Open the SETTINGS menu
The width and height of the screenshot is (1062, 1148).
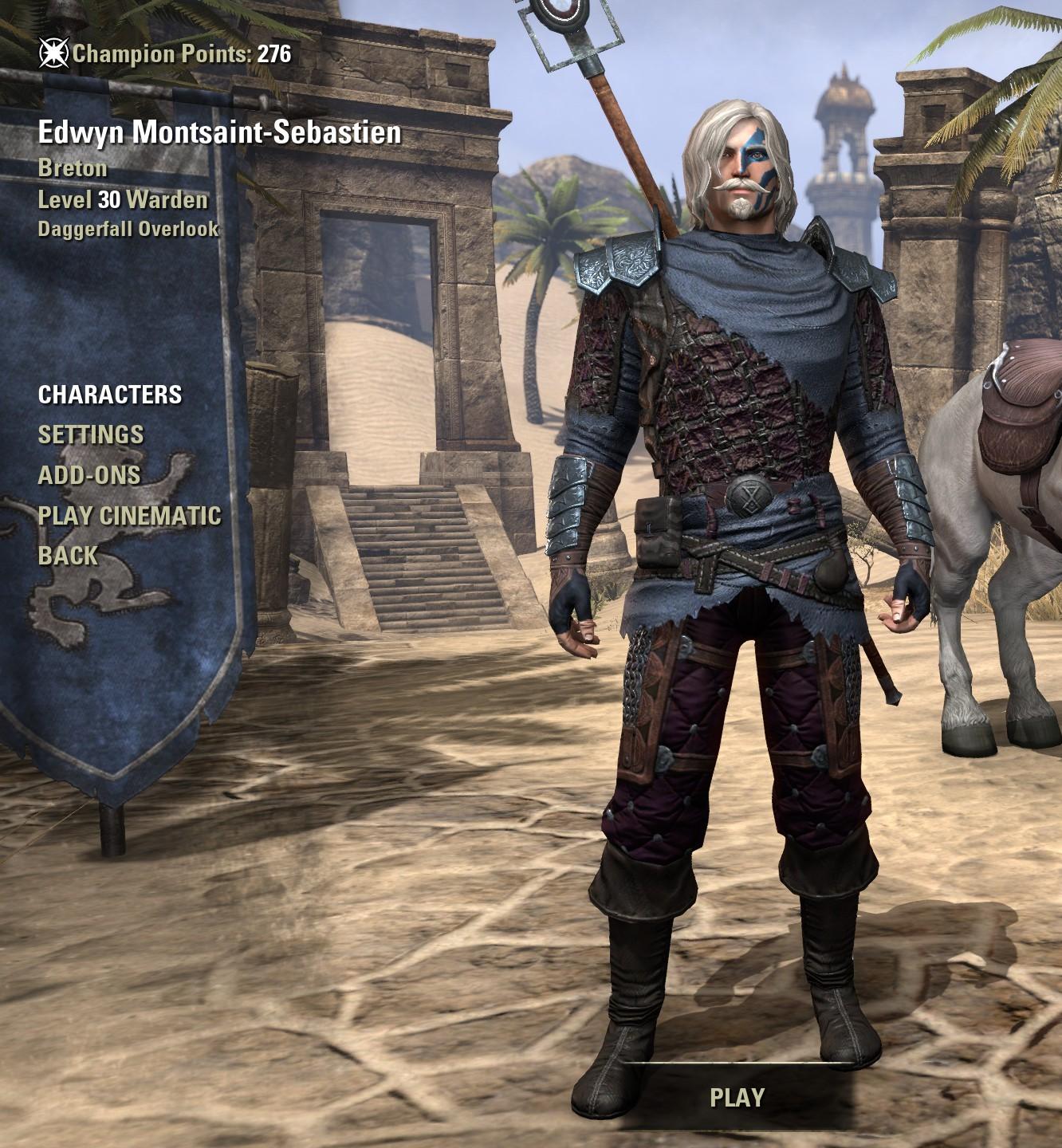[90, 434]
